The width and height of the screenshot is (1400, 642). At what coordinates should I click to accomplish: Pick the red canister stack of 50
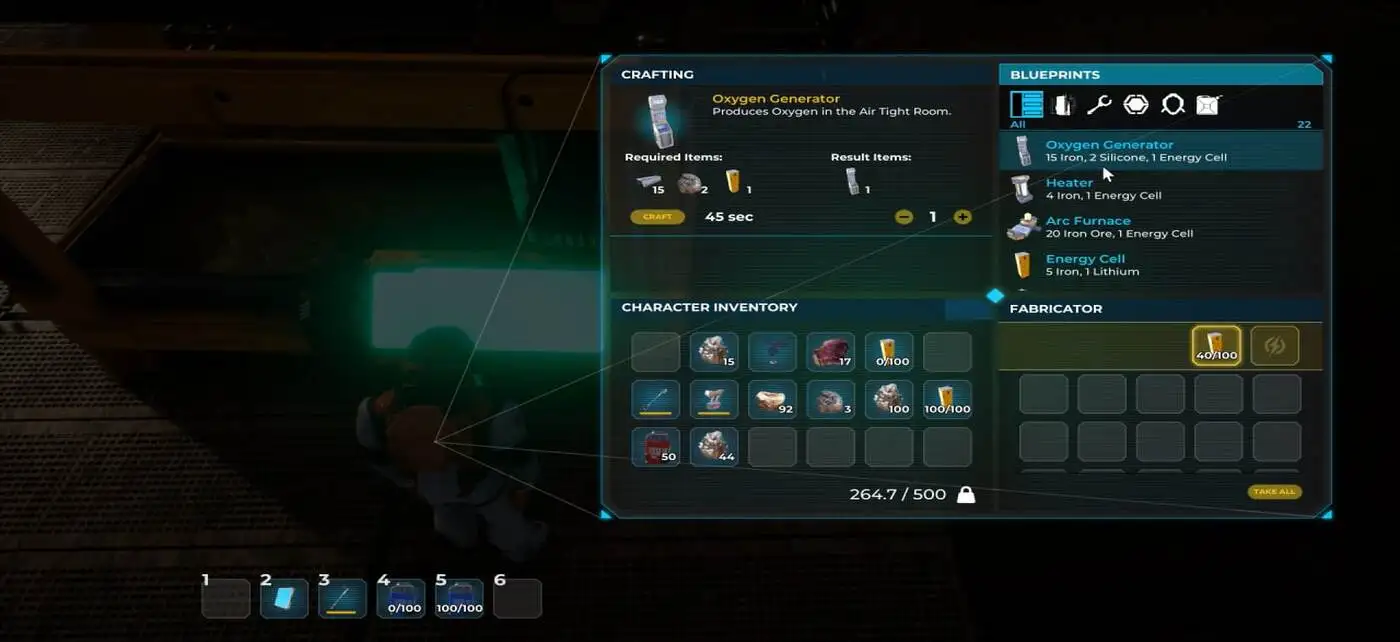(656, 447)
